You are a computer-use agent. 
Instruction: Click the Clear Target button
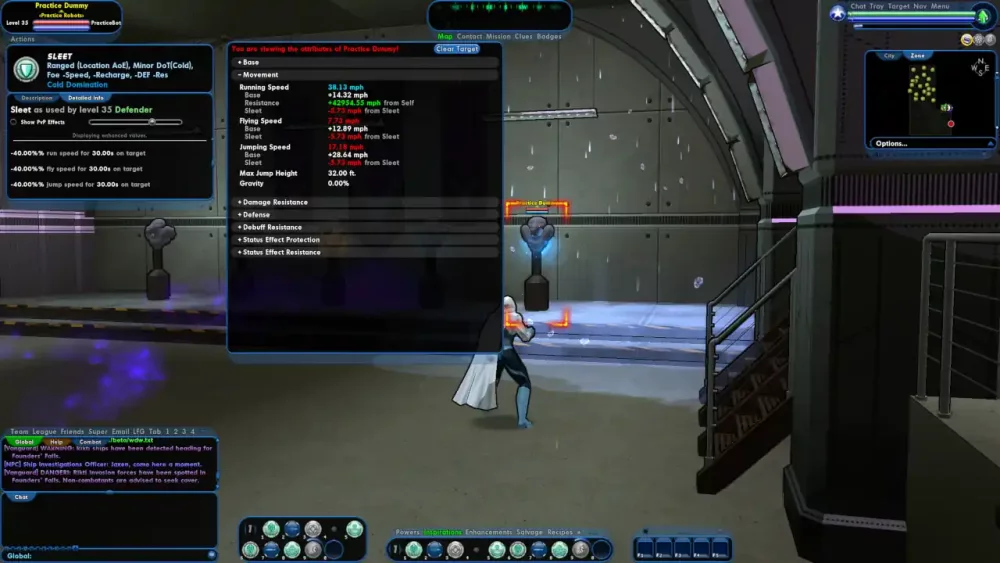click(x=456, y=48)
